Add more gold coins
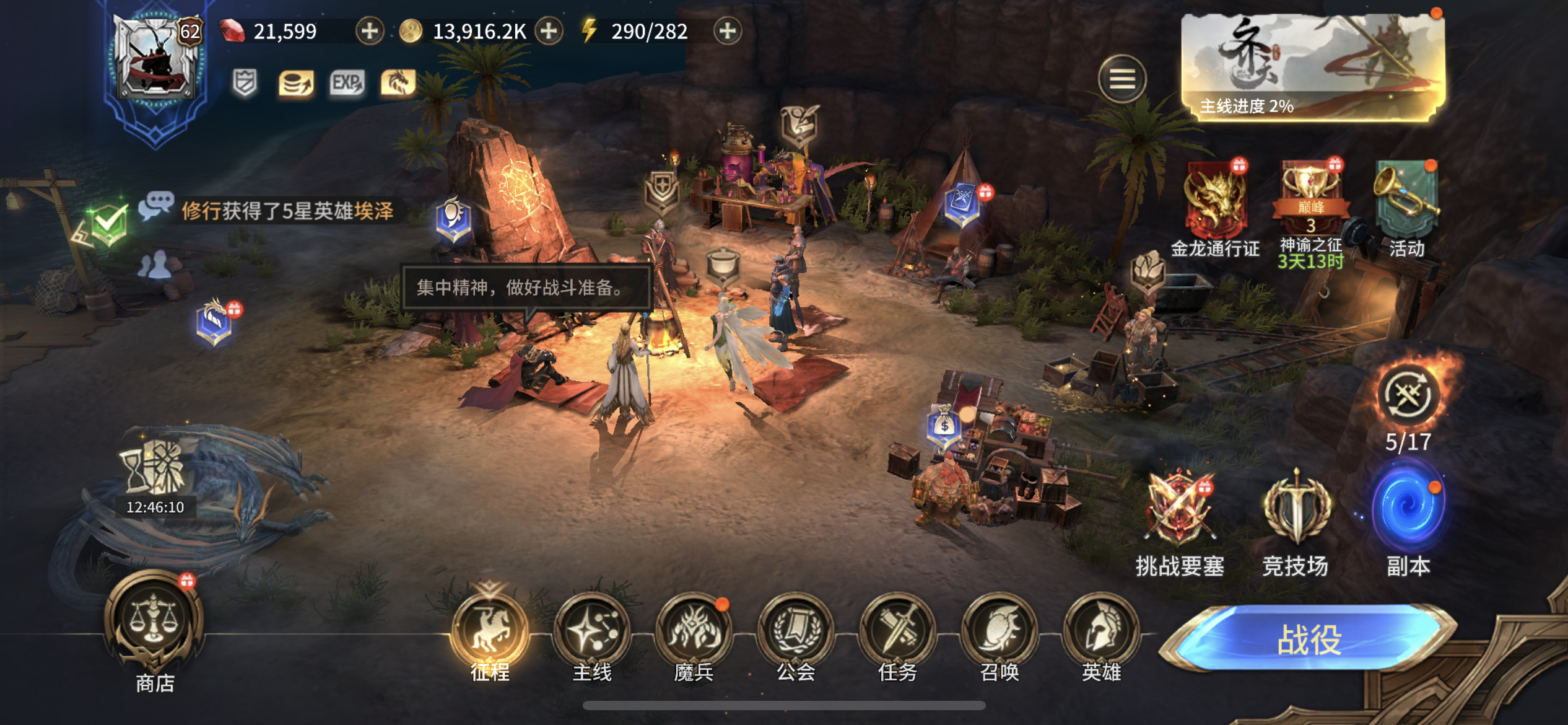The width and height of the screenshot is (1568, 725). pyautogui.click(x=549, y=31)
